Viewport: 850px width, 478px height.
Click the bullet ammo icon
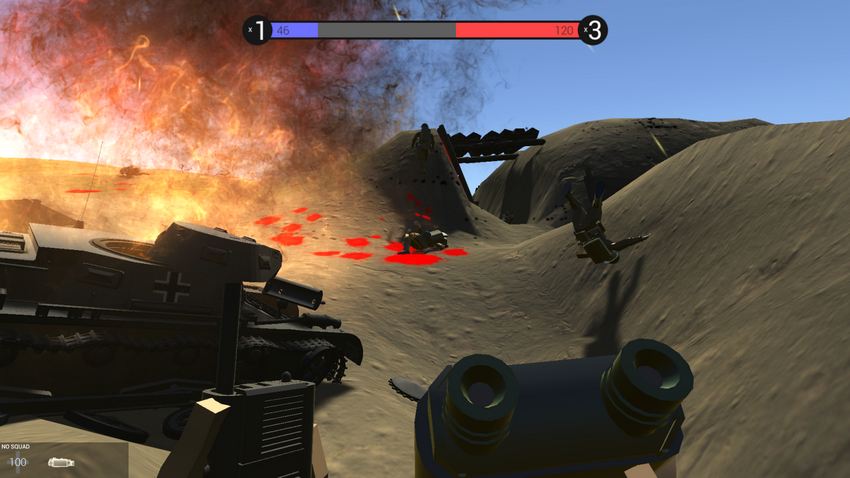(61, 463)
